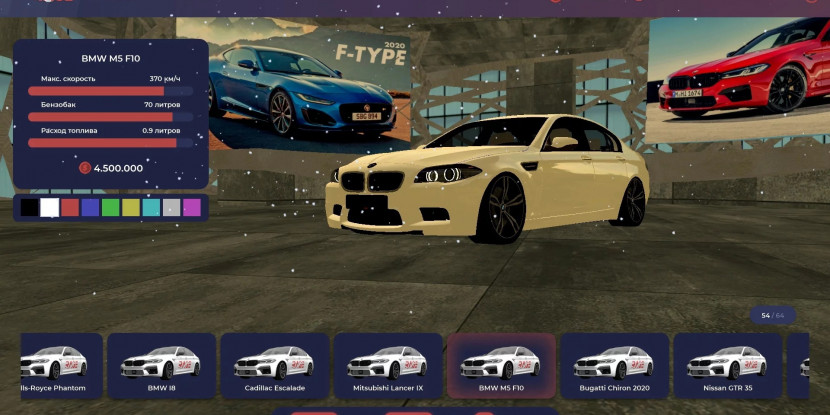Choose the white paint color swatch
The height and width of the screenshot is (415, 830).
(49, 208)
